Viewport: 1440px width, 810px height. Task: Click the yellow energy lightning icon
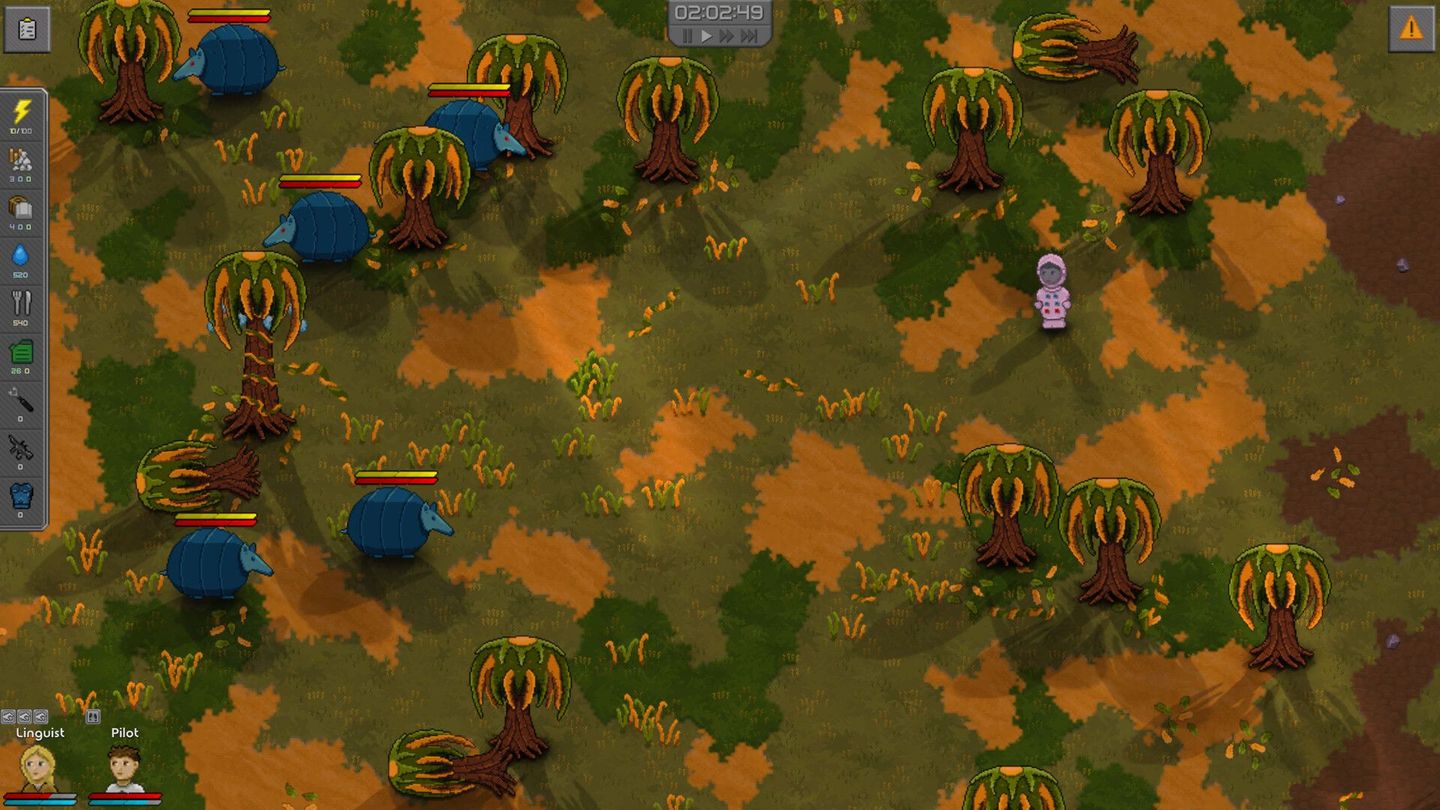point(22,110)
